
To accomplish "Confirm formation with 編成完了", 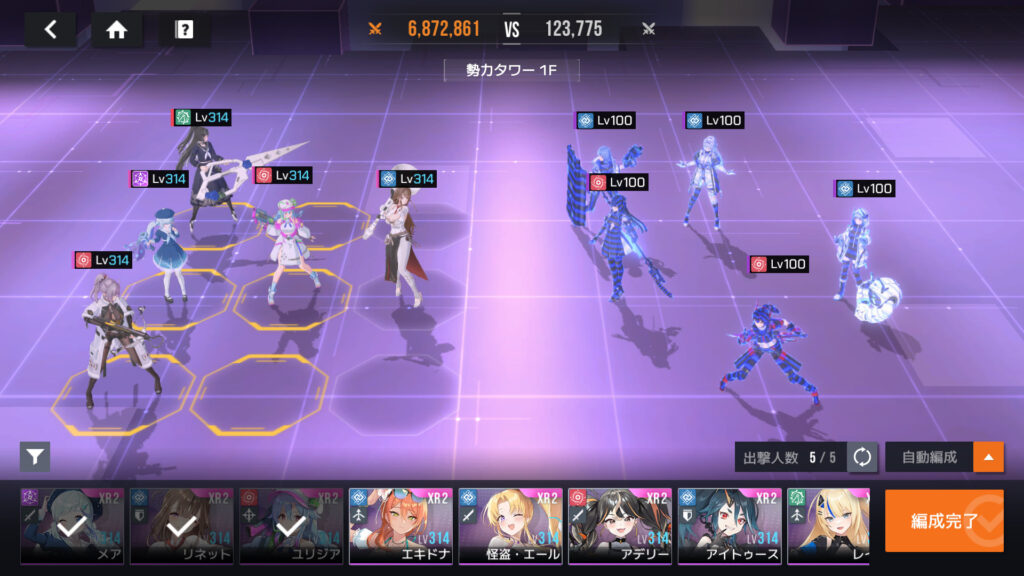I will click(944, 520).
